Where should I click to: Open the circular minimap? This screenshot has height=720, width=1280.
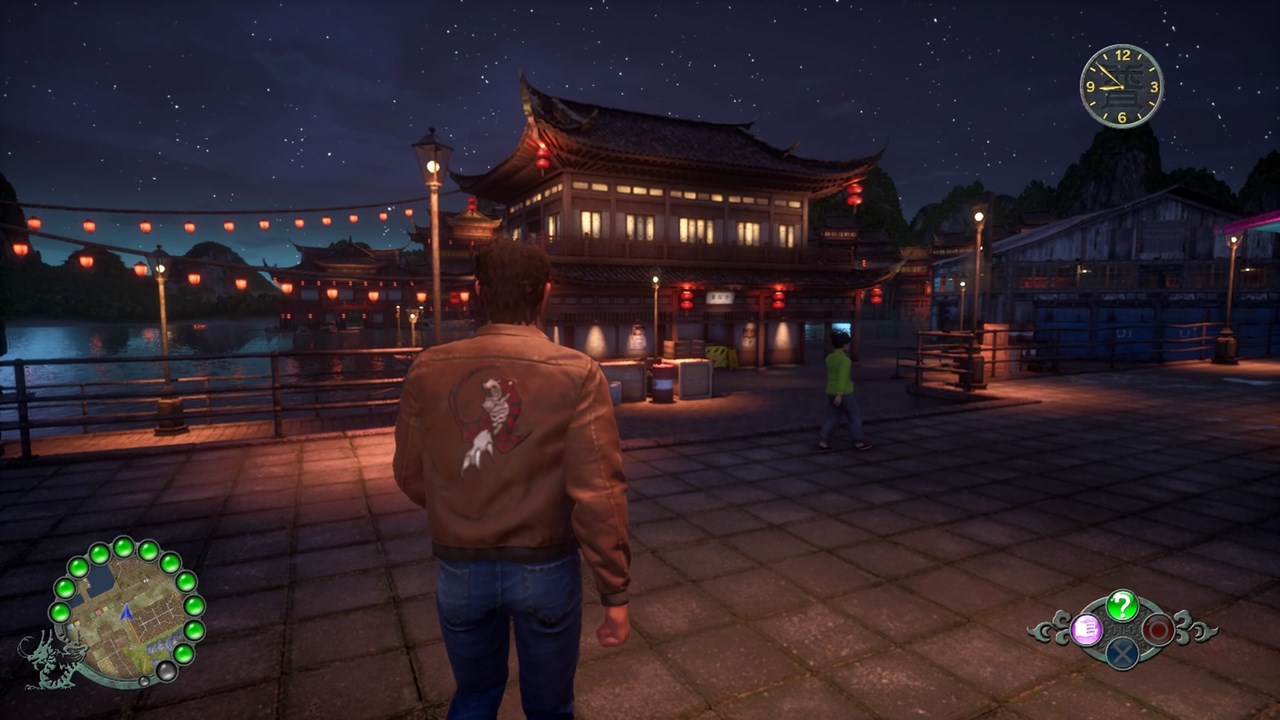click(126, 614)
